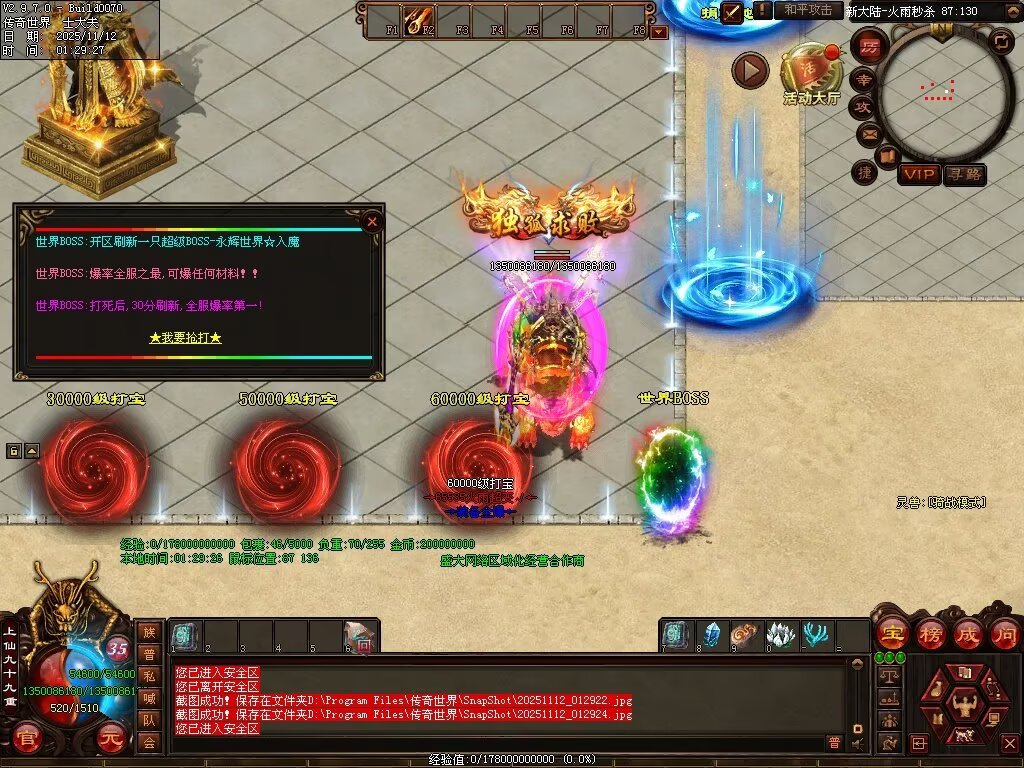Click the round play arrow button
Viewport: 1024px width, 768px height.
750,70
